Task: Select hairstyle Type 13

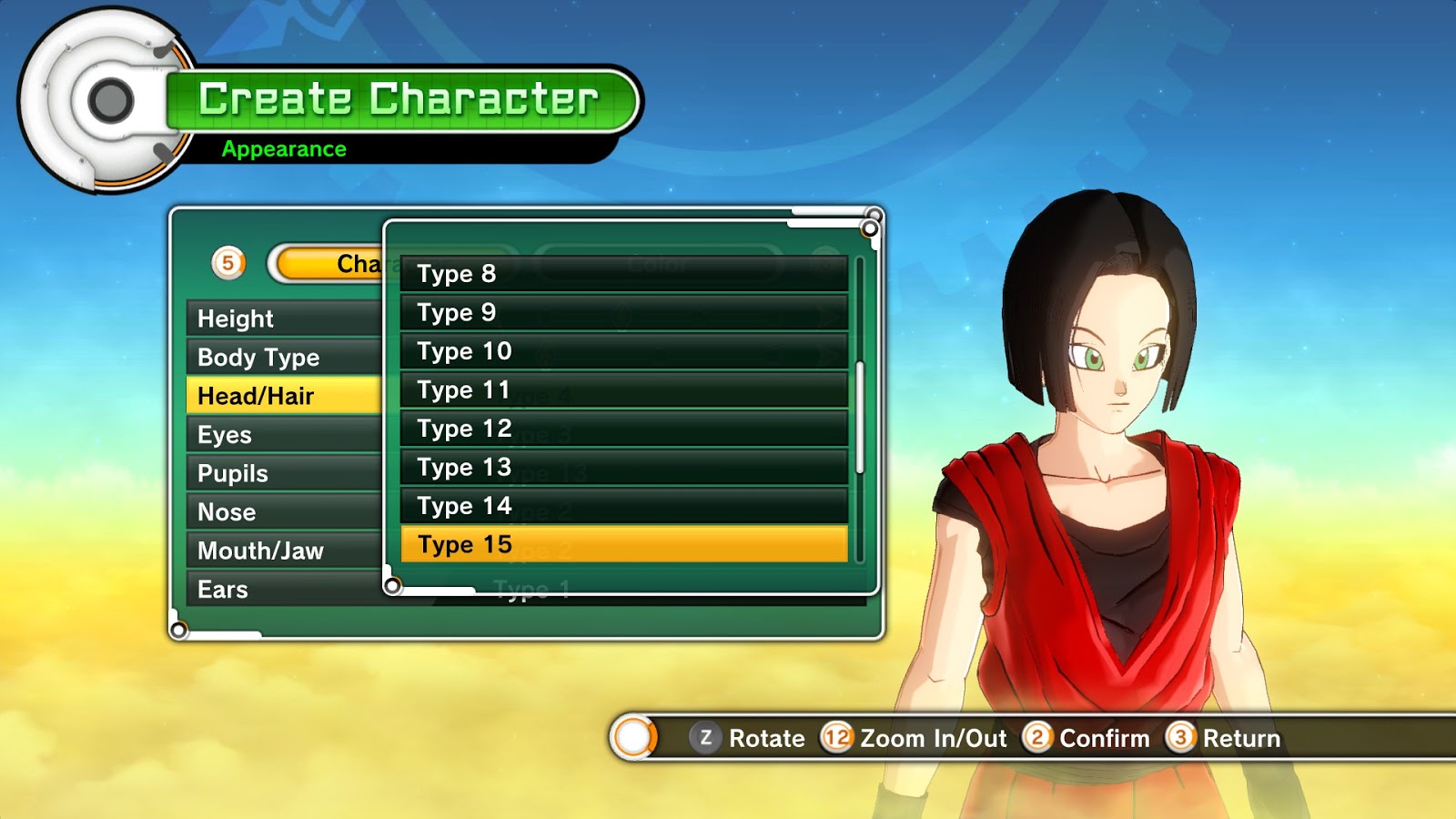Action: pyautogui.click(x=623, y=468)
